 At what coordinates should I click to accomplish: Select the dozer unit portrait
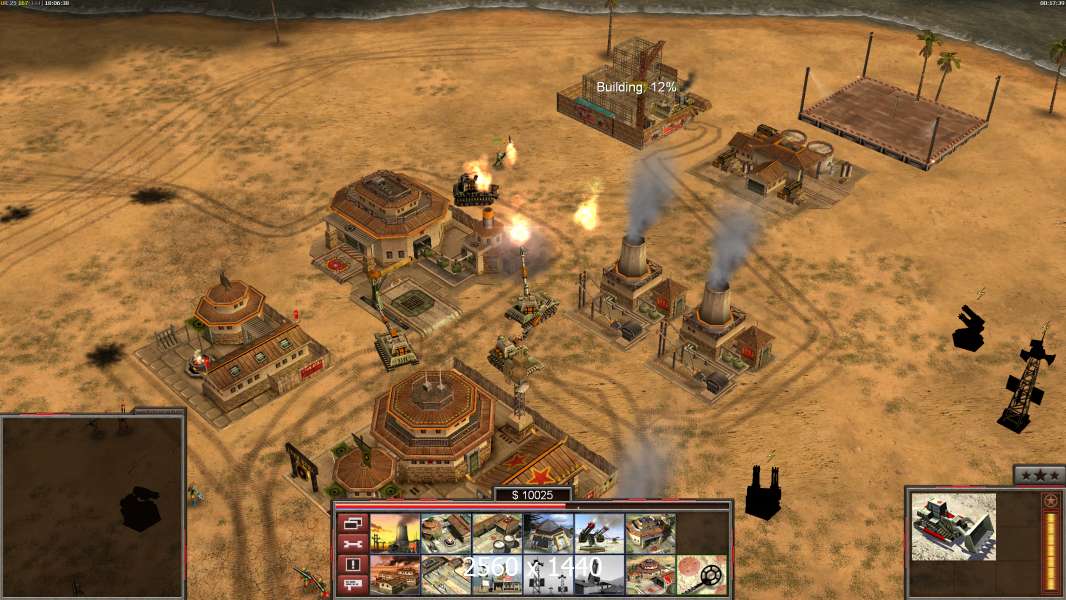tap(953, 526)
